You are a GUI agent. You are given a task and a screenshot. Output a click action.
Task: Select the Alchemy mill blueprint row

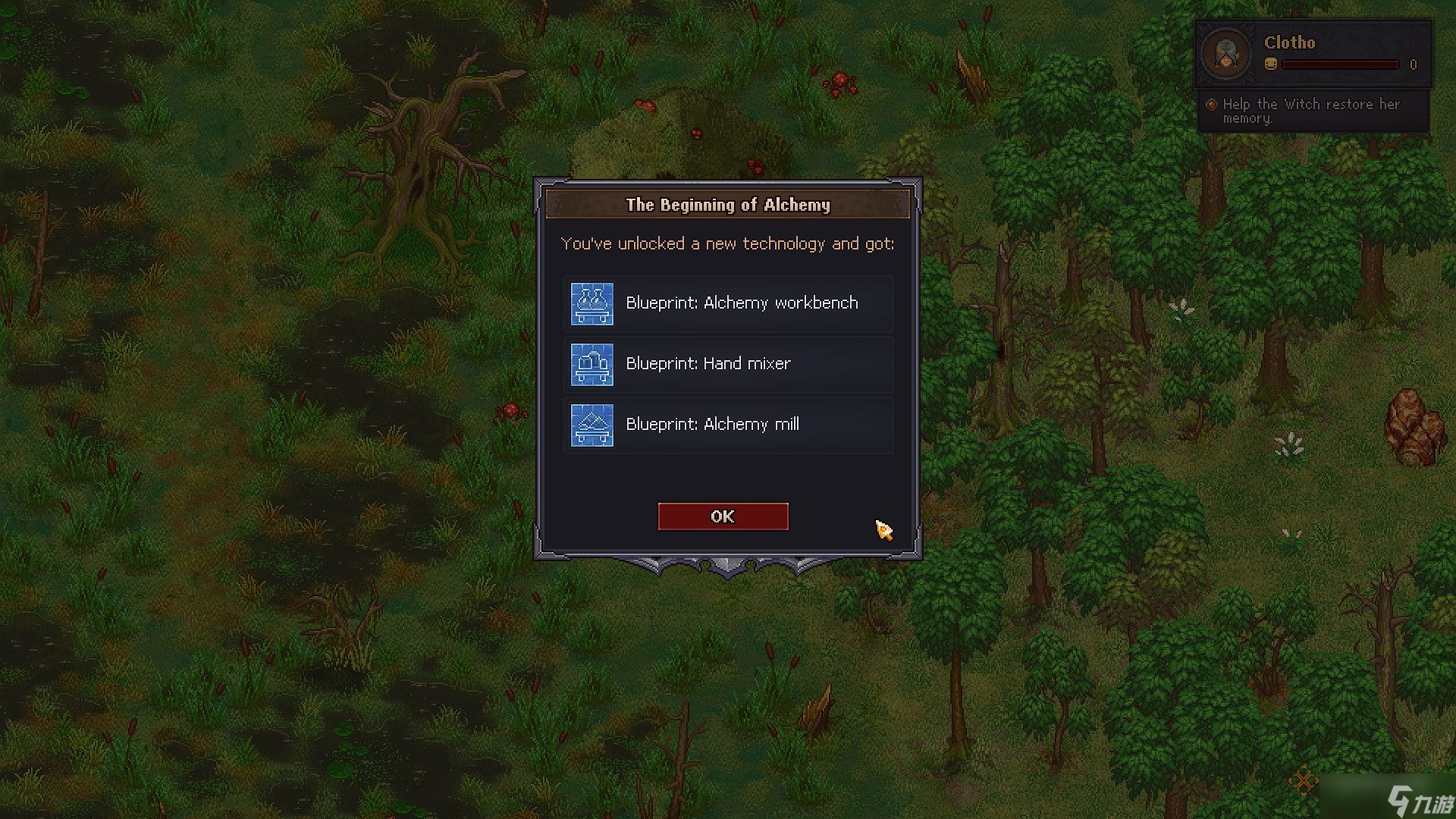[x=728, y=425]
